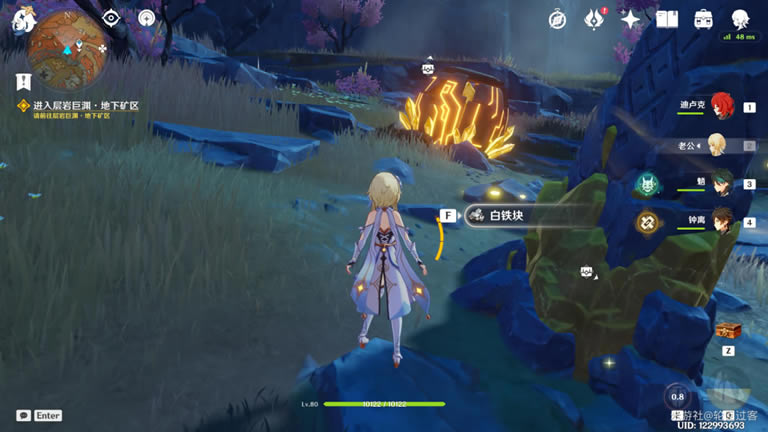Image resolution: width=768 pixels, height=432 pixels.
Task: Toggle the eye-shaped elemental sight icon
Action: point(111,18)
